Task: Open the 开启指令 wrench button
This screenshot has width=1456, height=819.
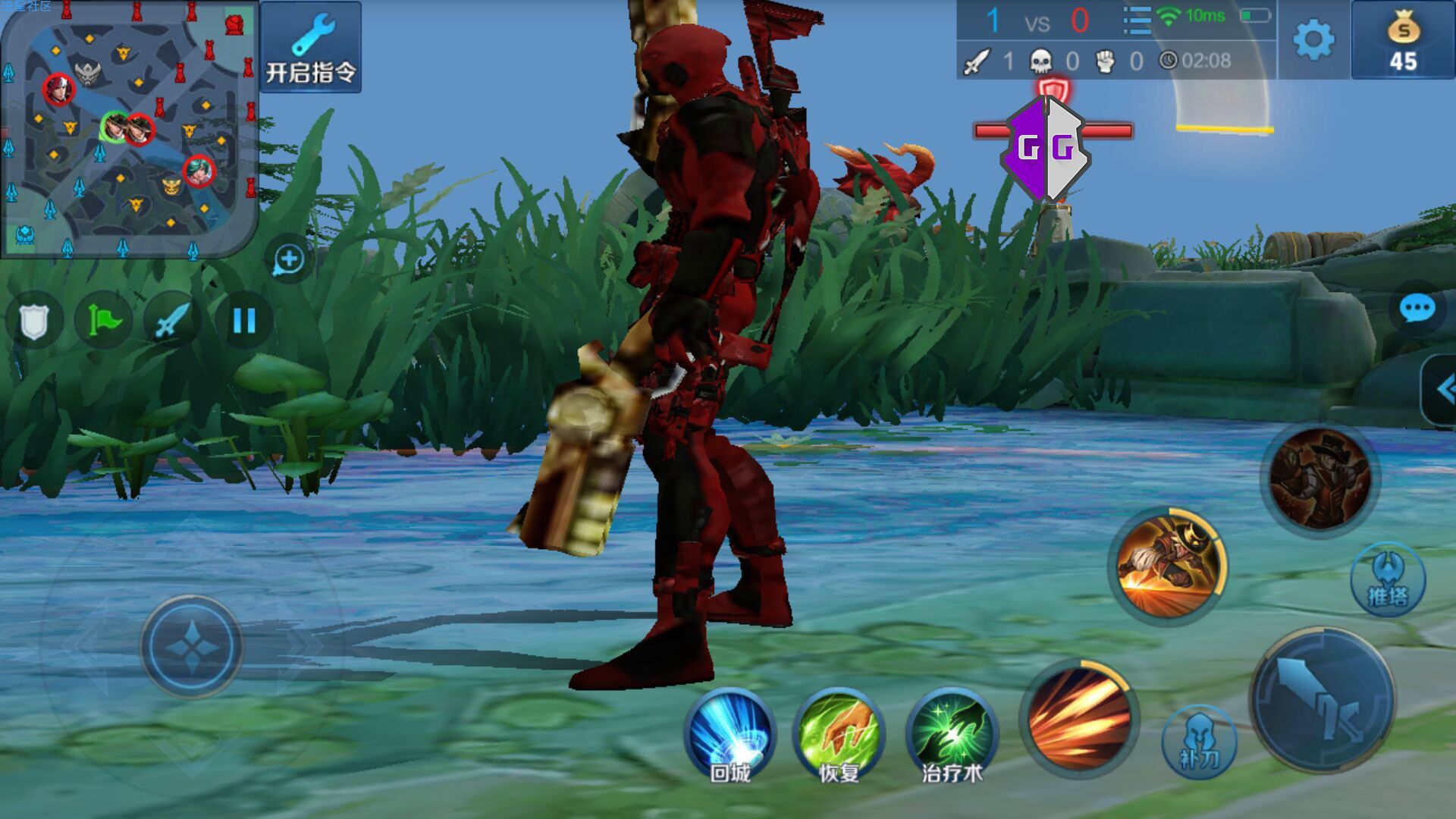Action: pos(311,47)
